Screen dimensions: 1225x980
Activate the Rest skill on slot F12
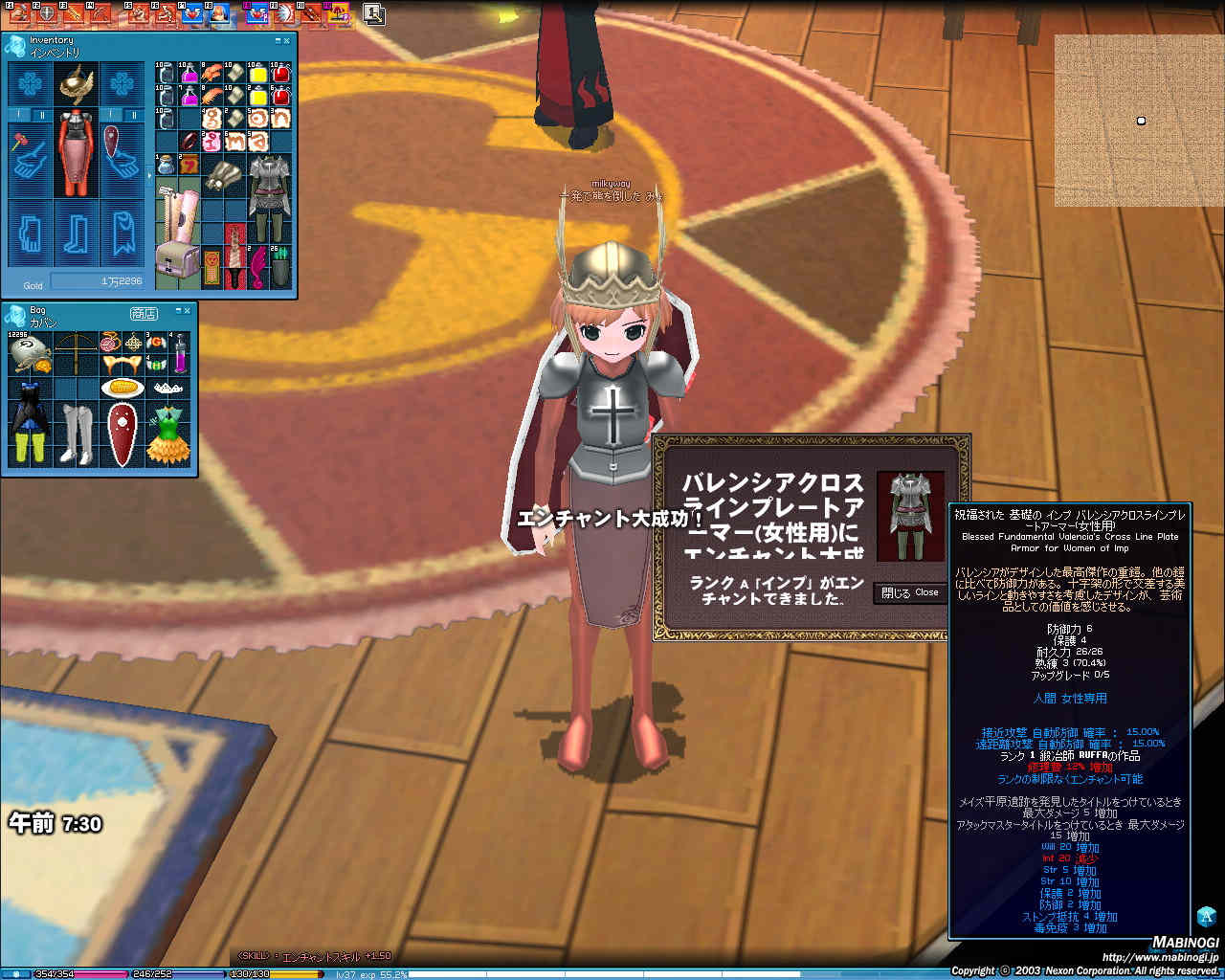tap(337, 14)
